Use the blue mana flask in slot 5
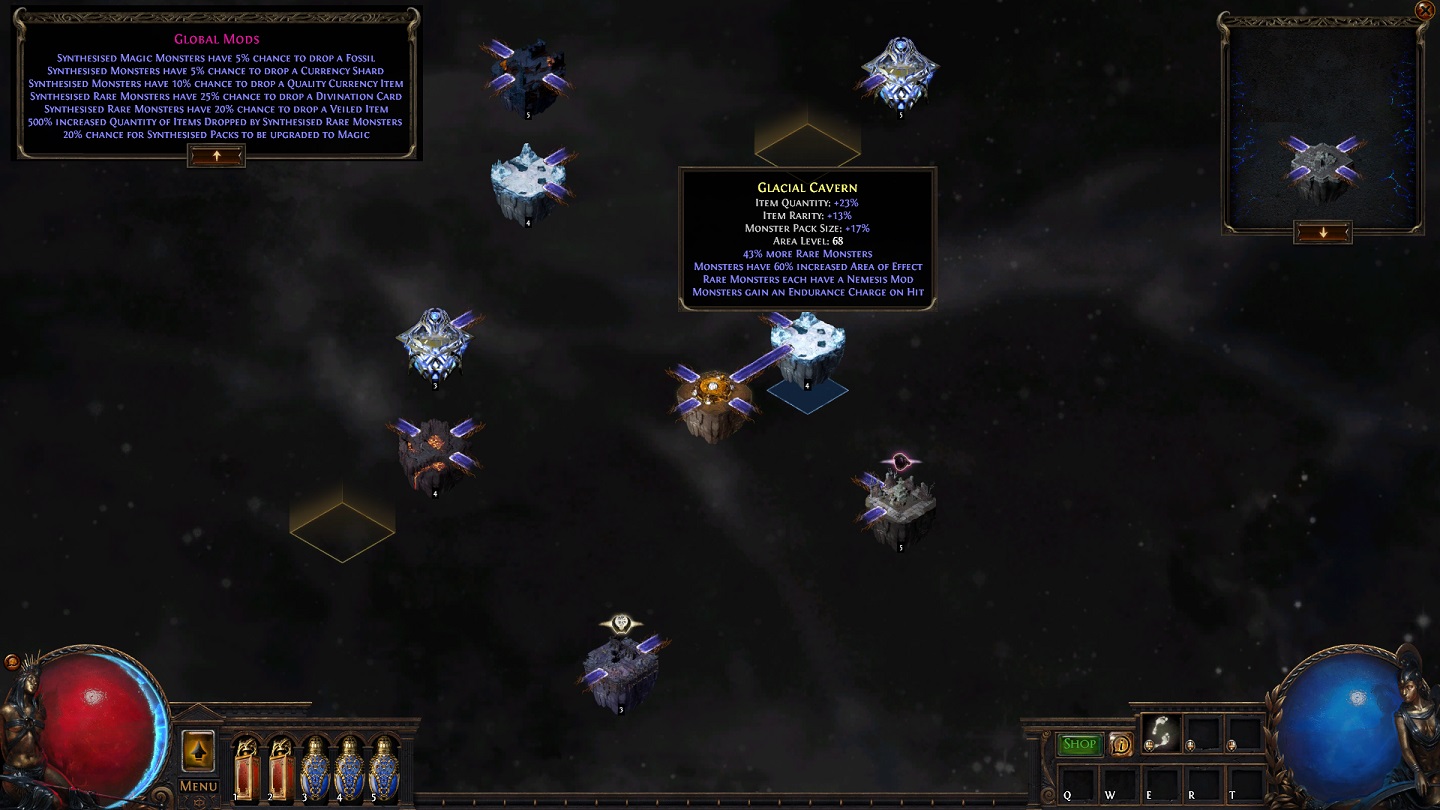Viewport: 1440px width, 810px height. point(383,767)
